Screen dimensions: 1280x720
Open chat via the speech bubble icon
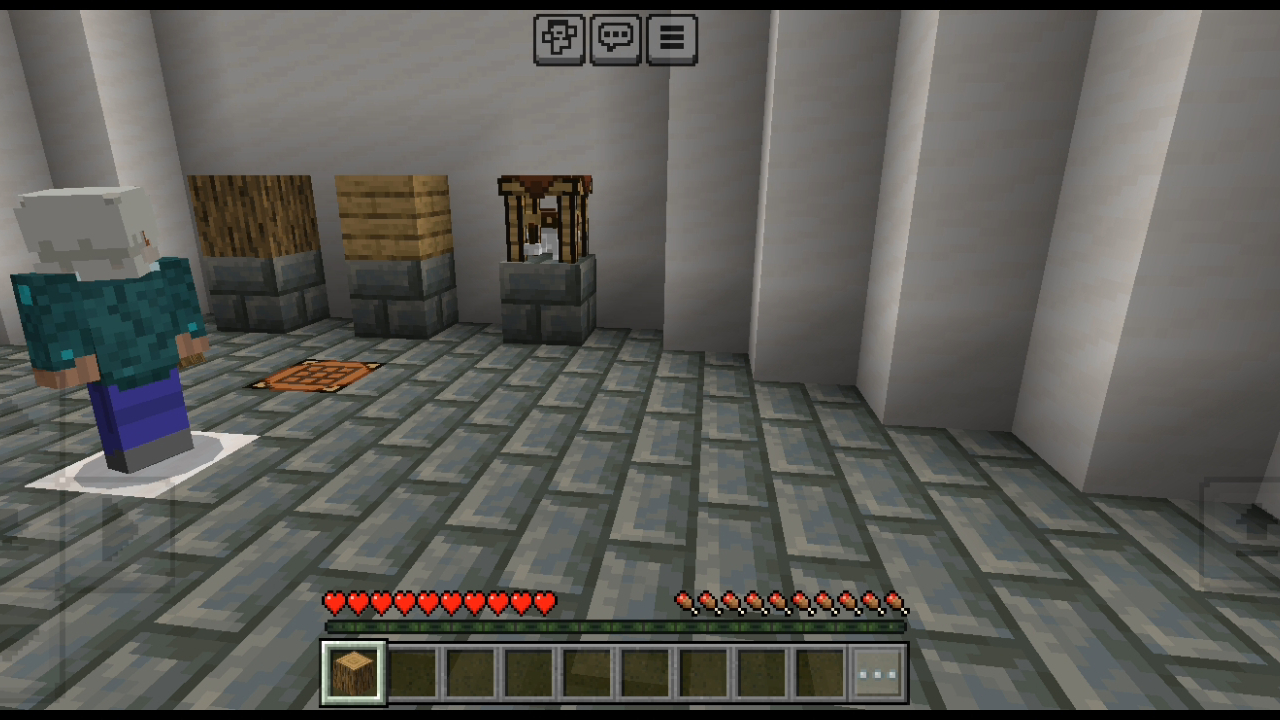pyautogui.click(x=616, y=38)
